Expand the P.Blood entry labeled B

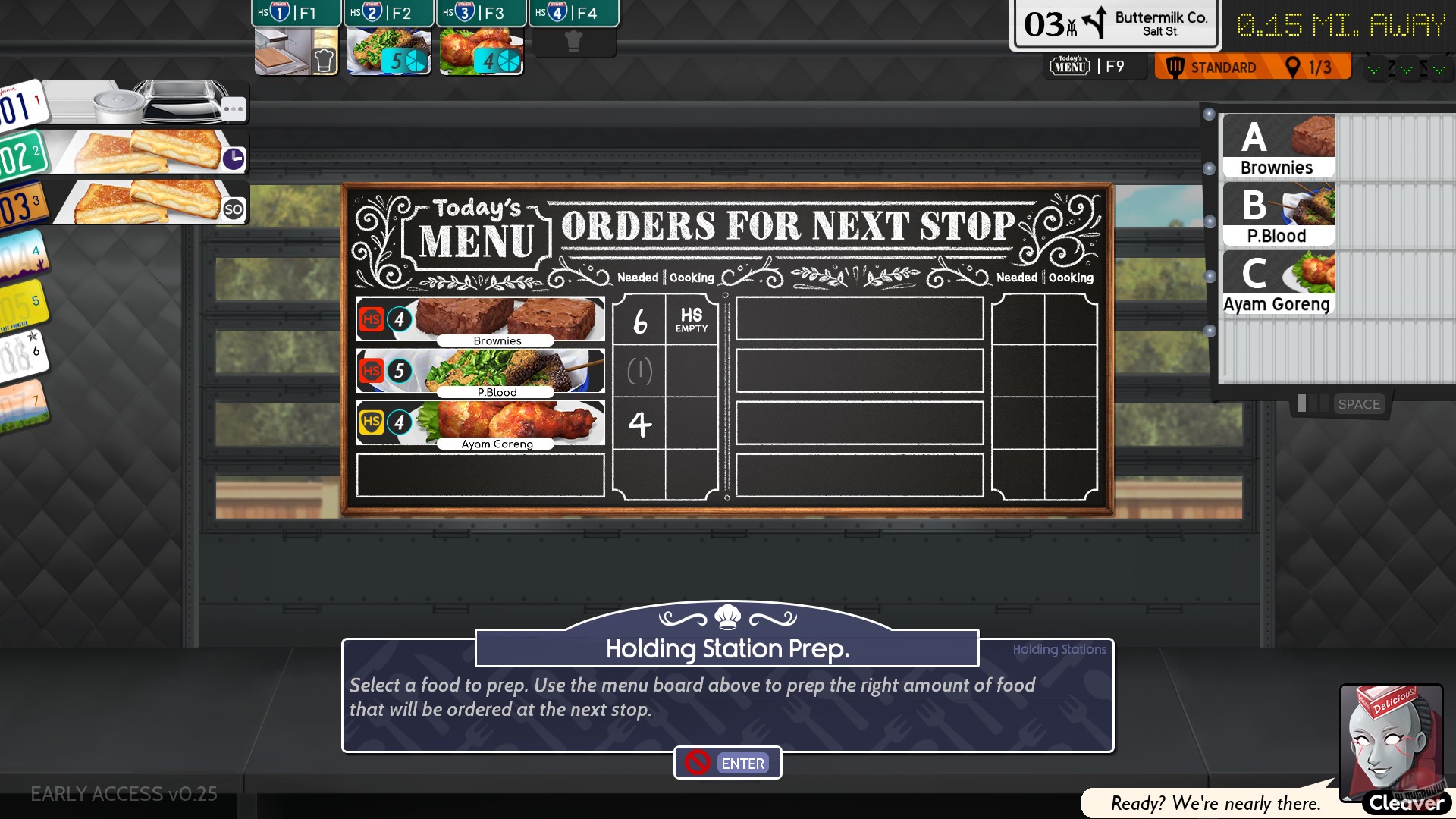[x=1278, y=212]
